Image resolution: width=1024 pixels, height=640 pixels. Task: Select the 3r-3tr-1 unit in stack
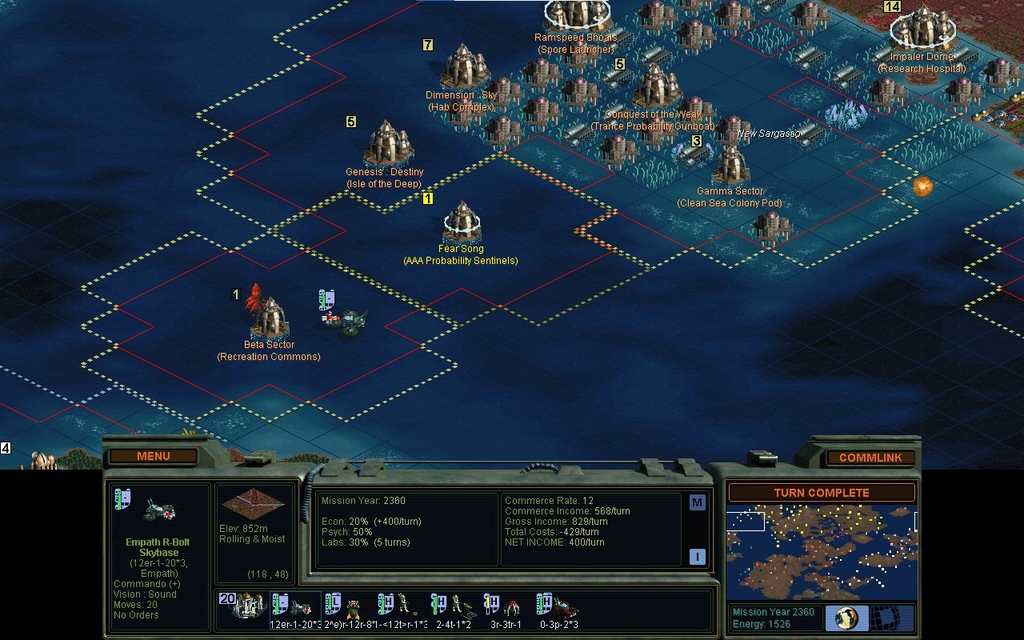[505, 606]
